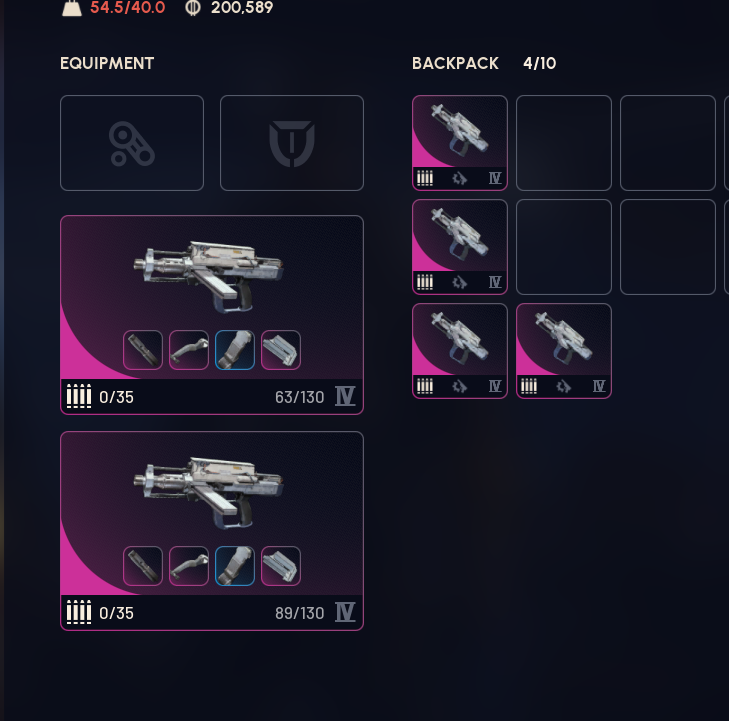
Task: Pick the rightmost light-grey attachment on 63/130 weapon
Action: coord(281,350)
